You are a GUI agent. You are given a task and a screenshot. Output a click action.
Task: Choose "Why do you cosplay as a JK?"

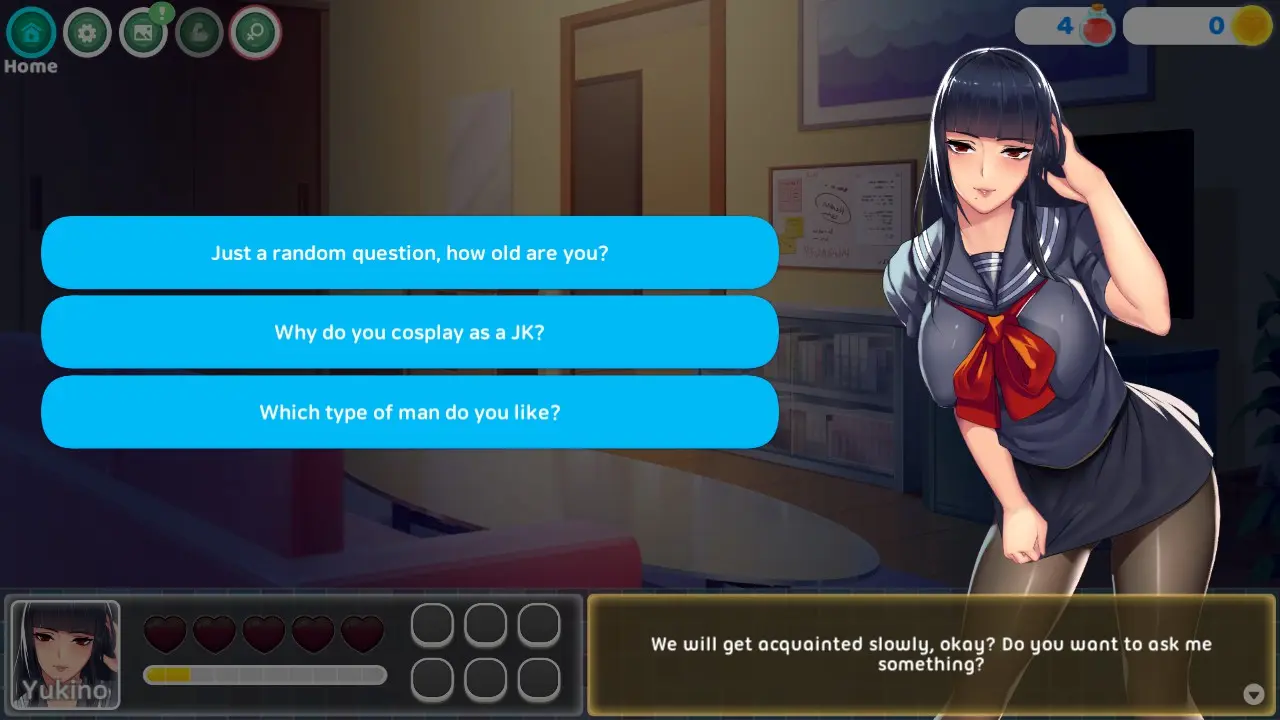pyautogui.click(x=409, y=332)
